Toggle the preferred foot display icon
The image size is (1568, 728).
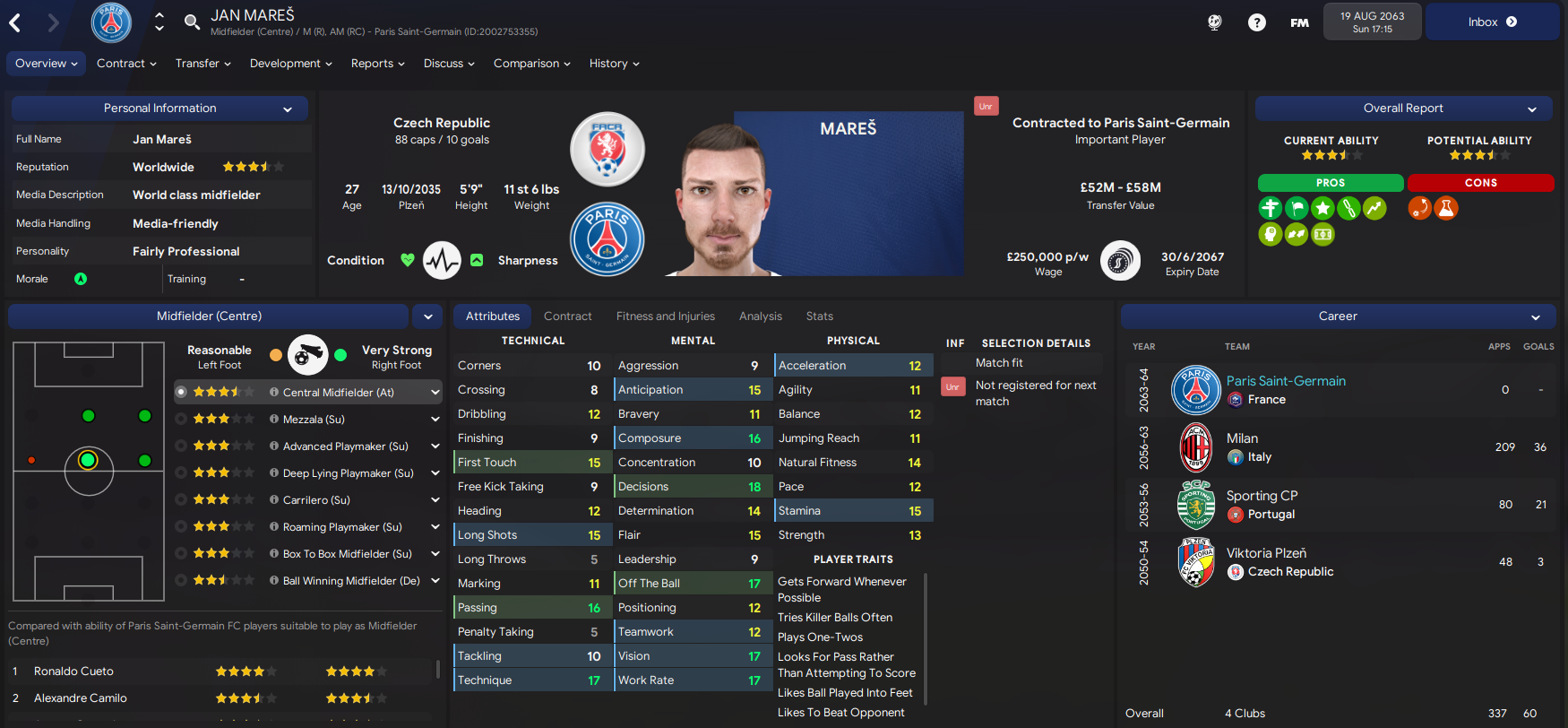pyautogui.click(x=307, y=356)
